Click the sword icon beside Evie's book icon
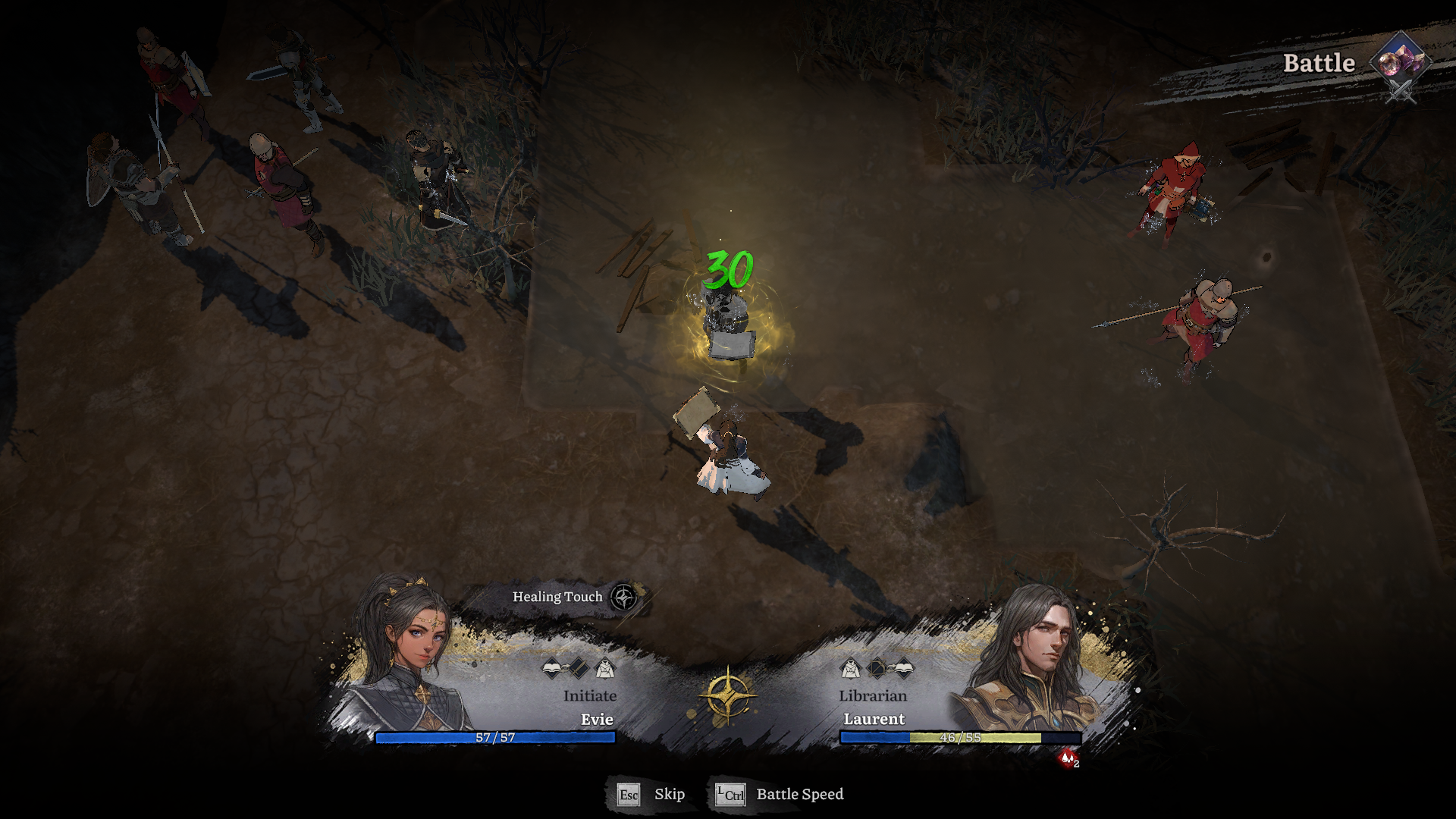Viewport: 1456px width, 819px height. [x=579, y=669]
